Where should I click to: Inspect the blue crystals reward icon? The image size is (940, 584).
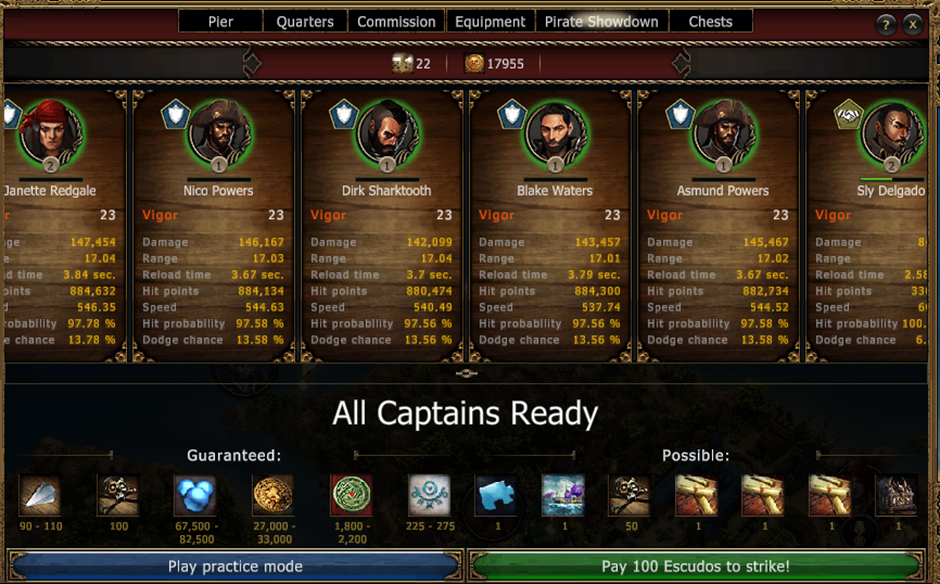[x=195, y=496]
